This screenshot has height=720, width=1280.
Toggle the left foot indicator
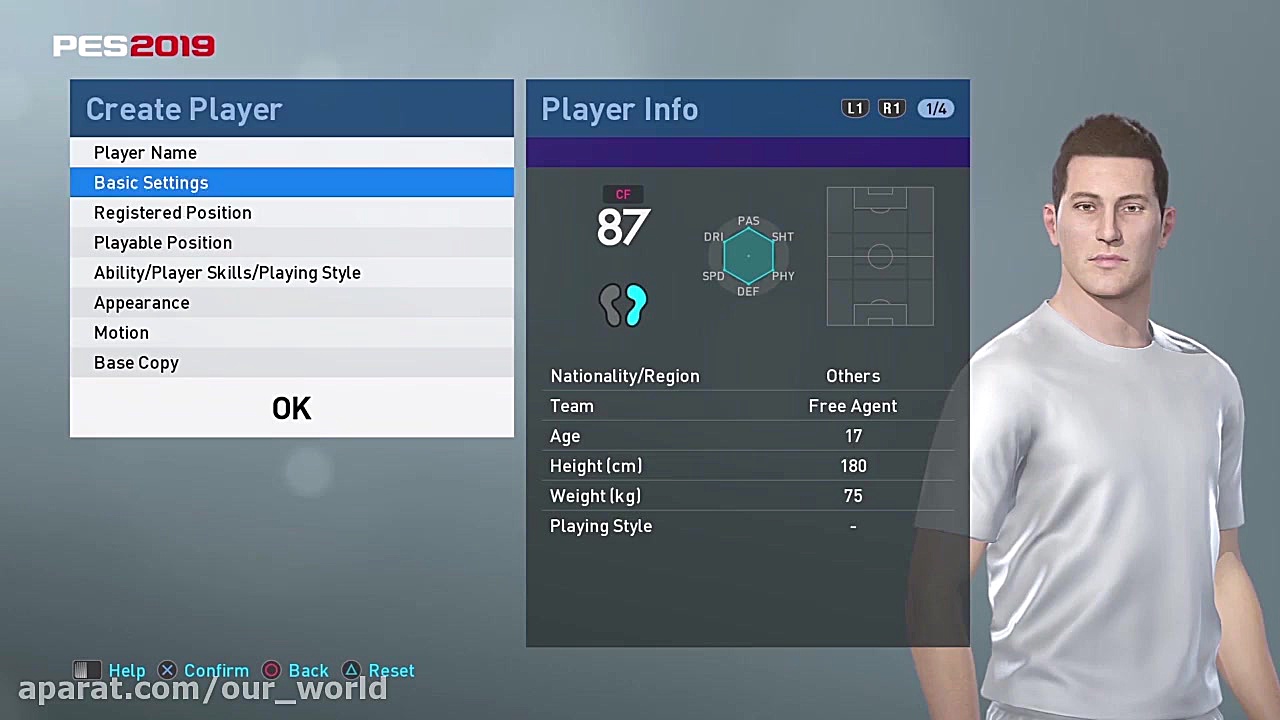[x=611, y=306]
